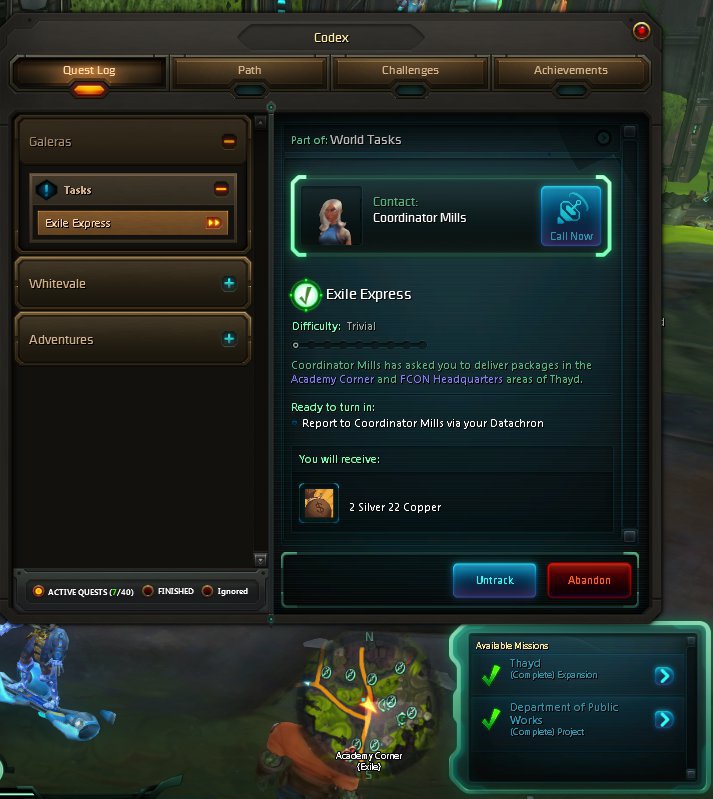Open the Department of Public Works mission arrow
This screenshot has width=713, height=799.
[x=663, y=719]
